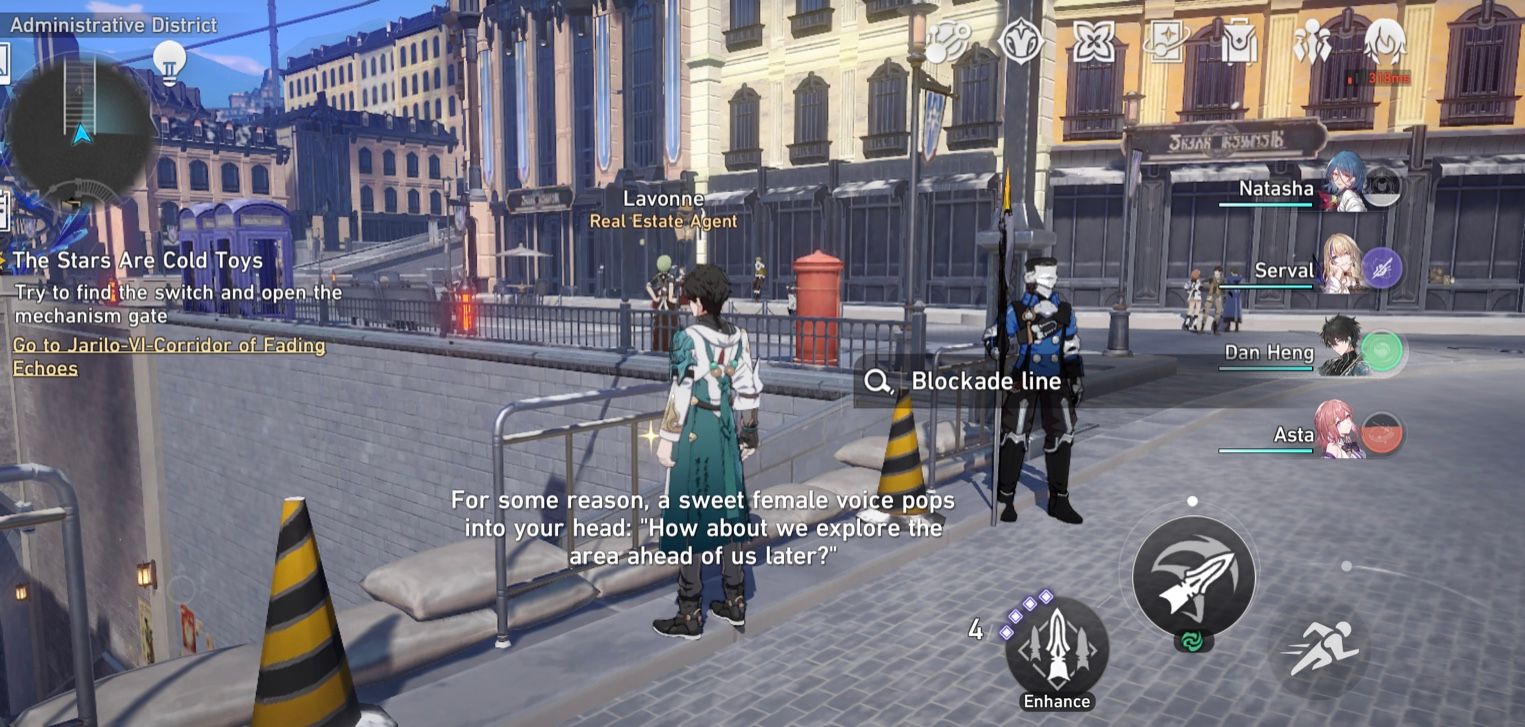Viewport: 1525px width, 727px height.
Task: Open the Inventory bag icon
Action: point(1238,44)
